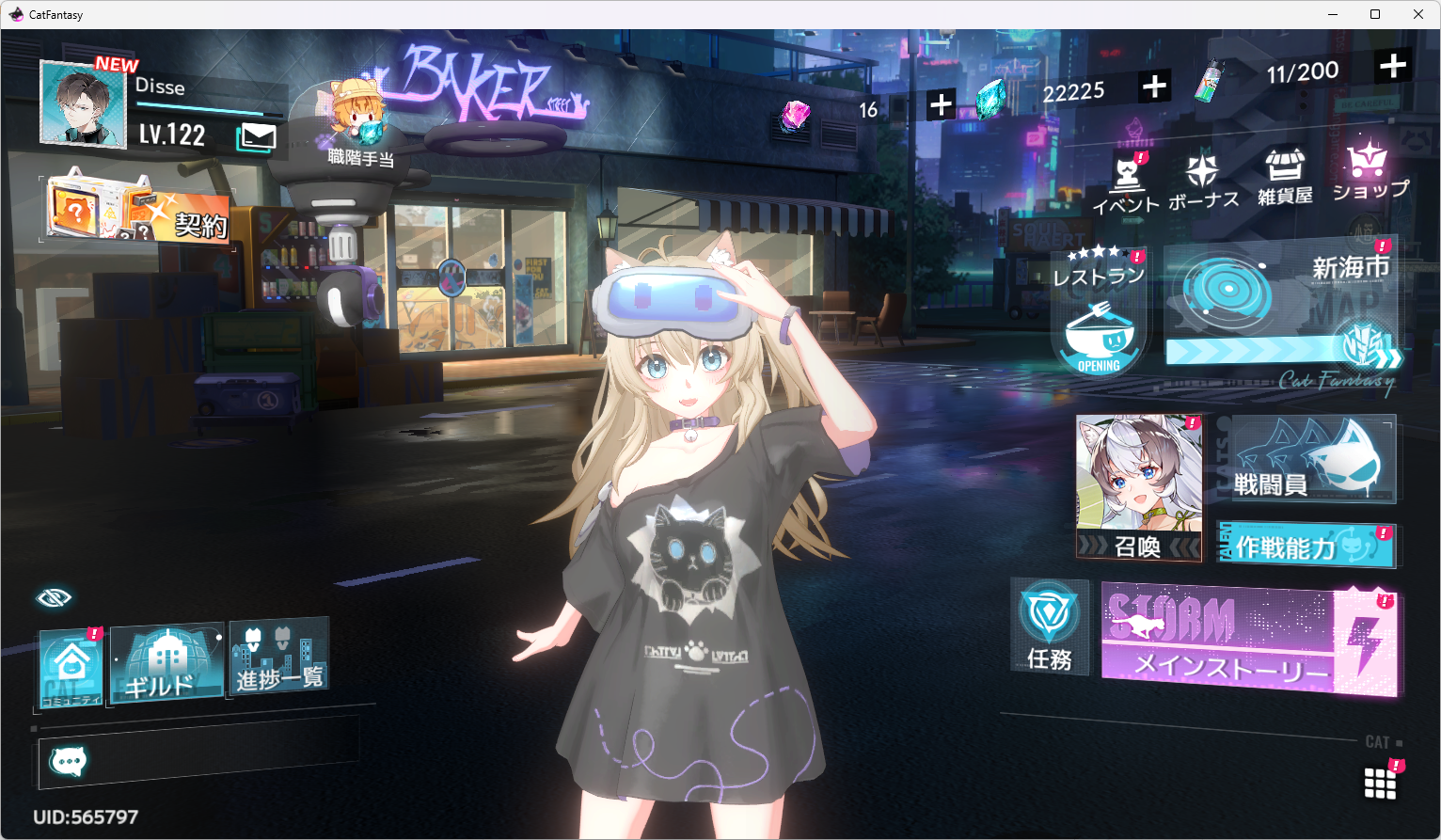This screenshot has width=1441, height=840.
Task: Close the CatFantasy window
Action: coord(1418,14)
